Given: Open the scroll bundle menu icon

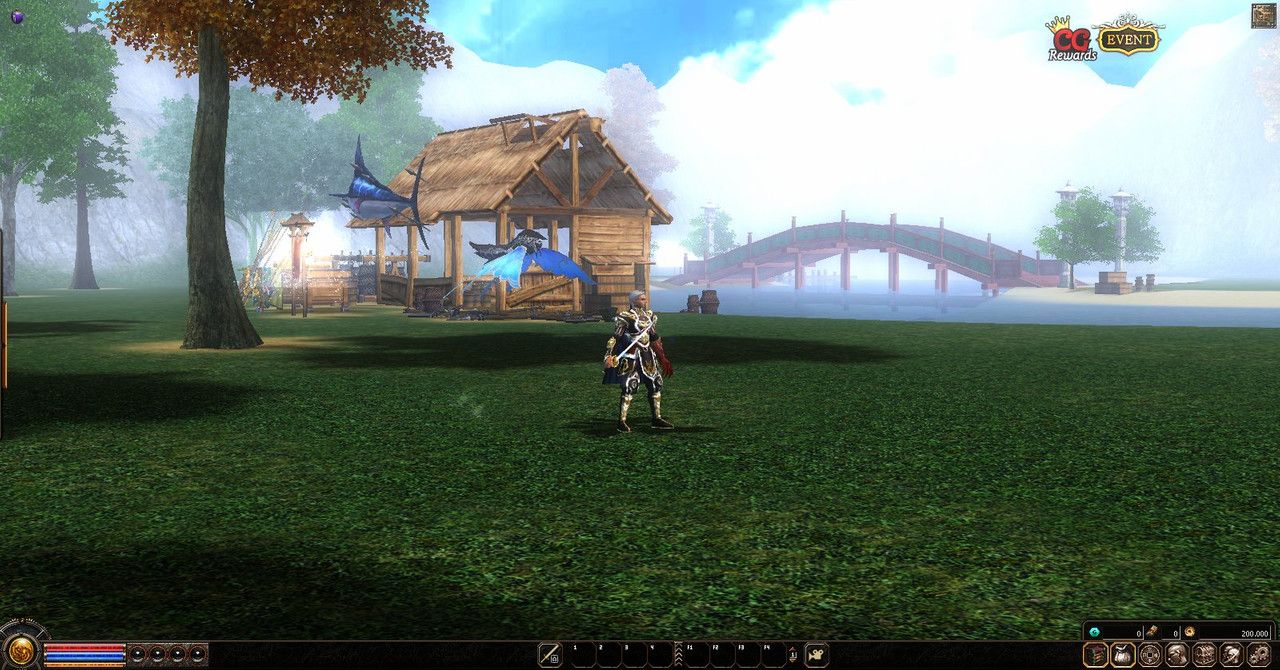Looking at the screenshot, I should (x=1096, y=654).
